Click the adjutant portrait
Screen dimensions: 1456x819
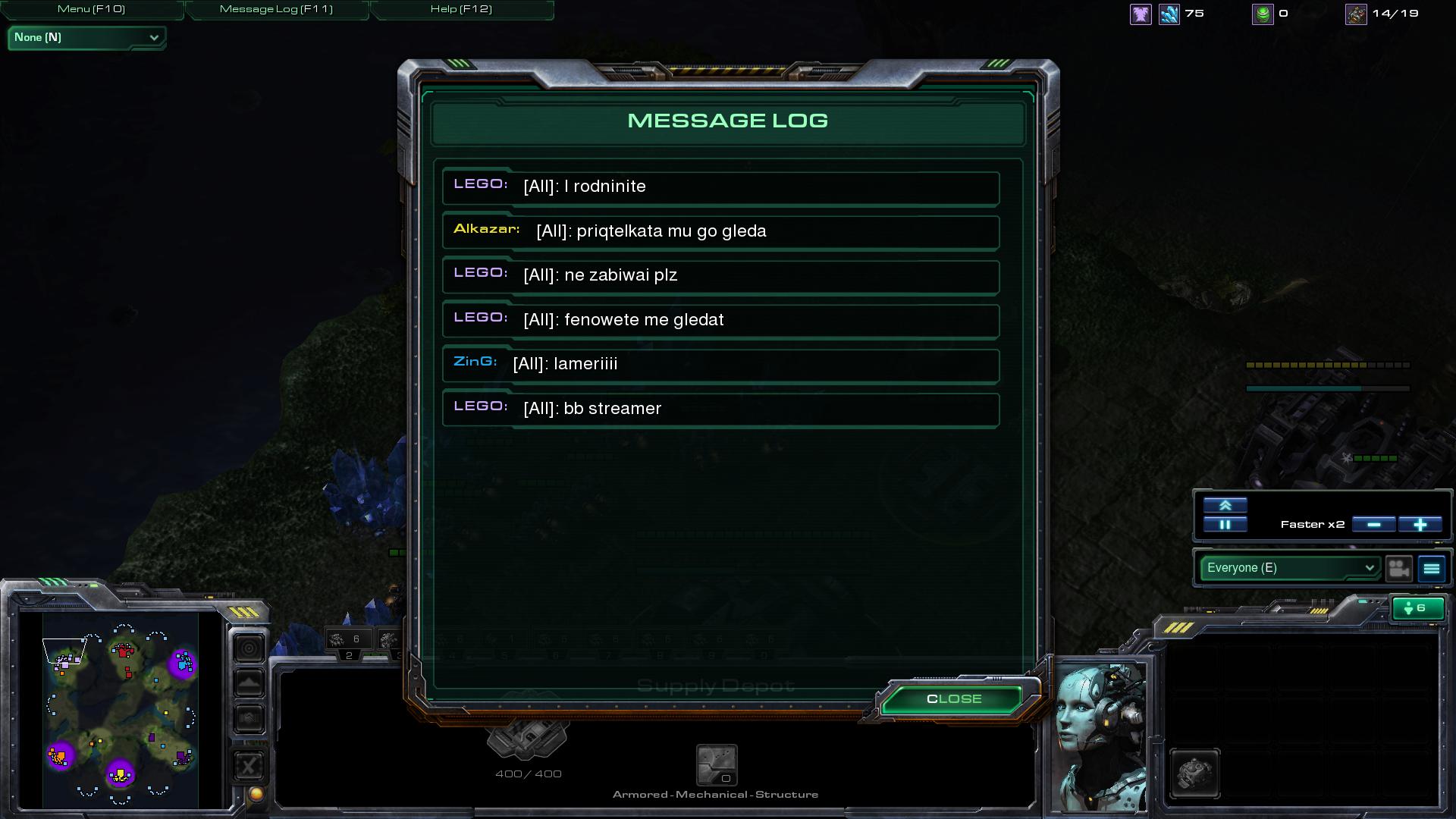tap(1102, 737)
